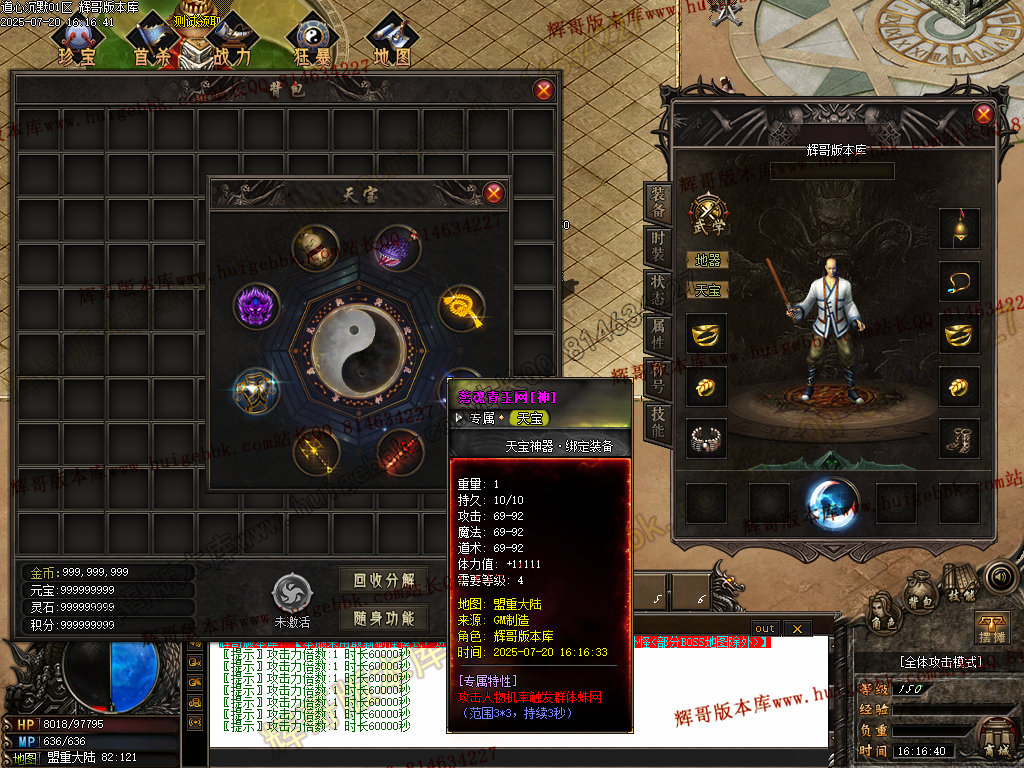Screen dimensions: 1024x768
Task: Switch to the 属性 attributes tab
Action: pos(657,331)
